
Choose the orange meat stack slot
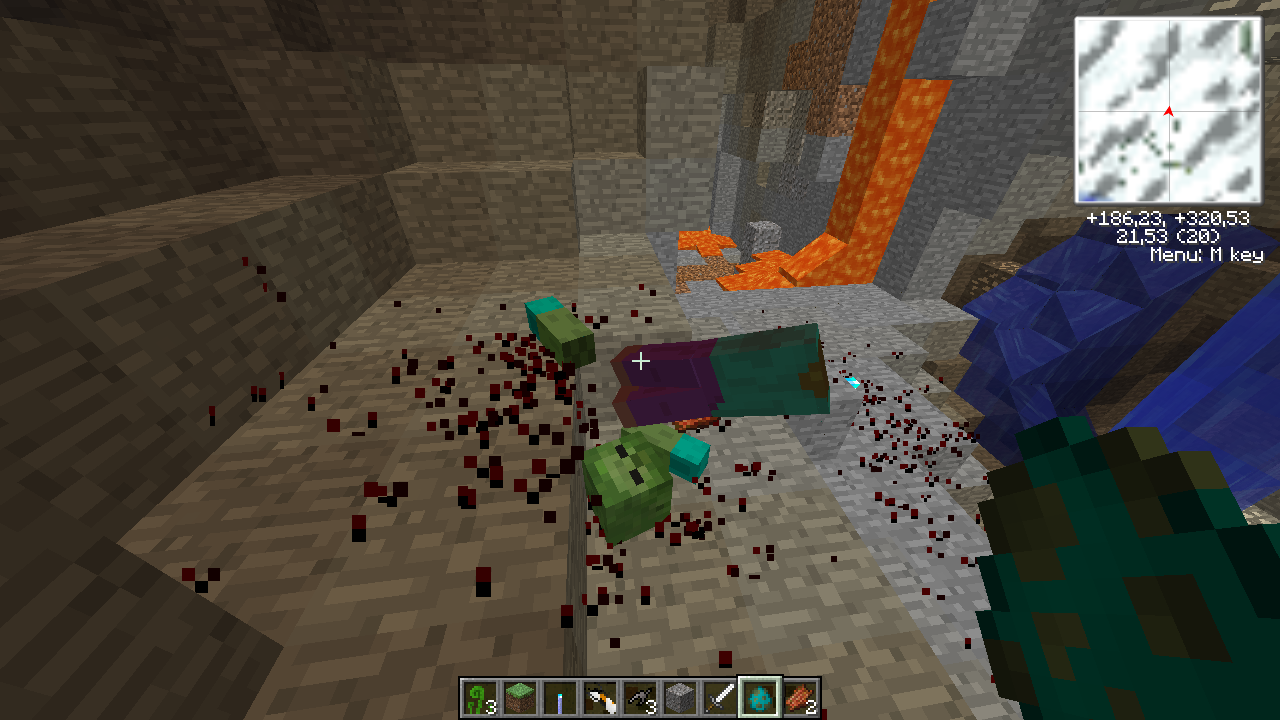pyautogui.click(x=800, y=697)
